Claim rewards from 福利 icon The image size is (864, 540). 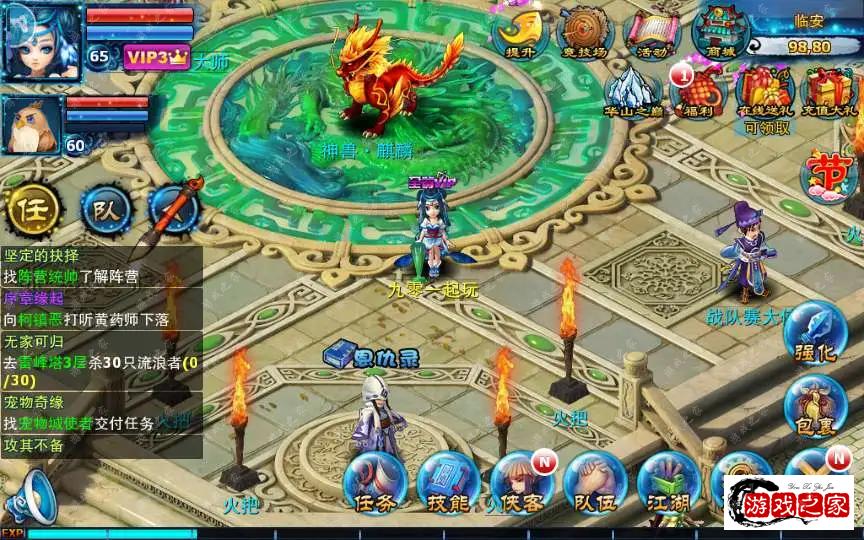[x=697, y=92]
